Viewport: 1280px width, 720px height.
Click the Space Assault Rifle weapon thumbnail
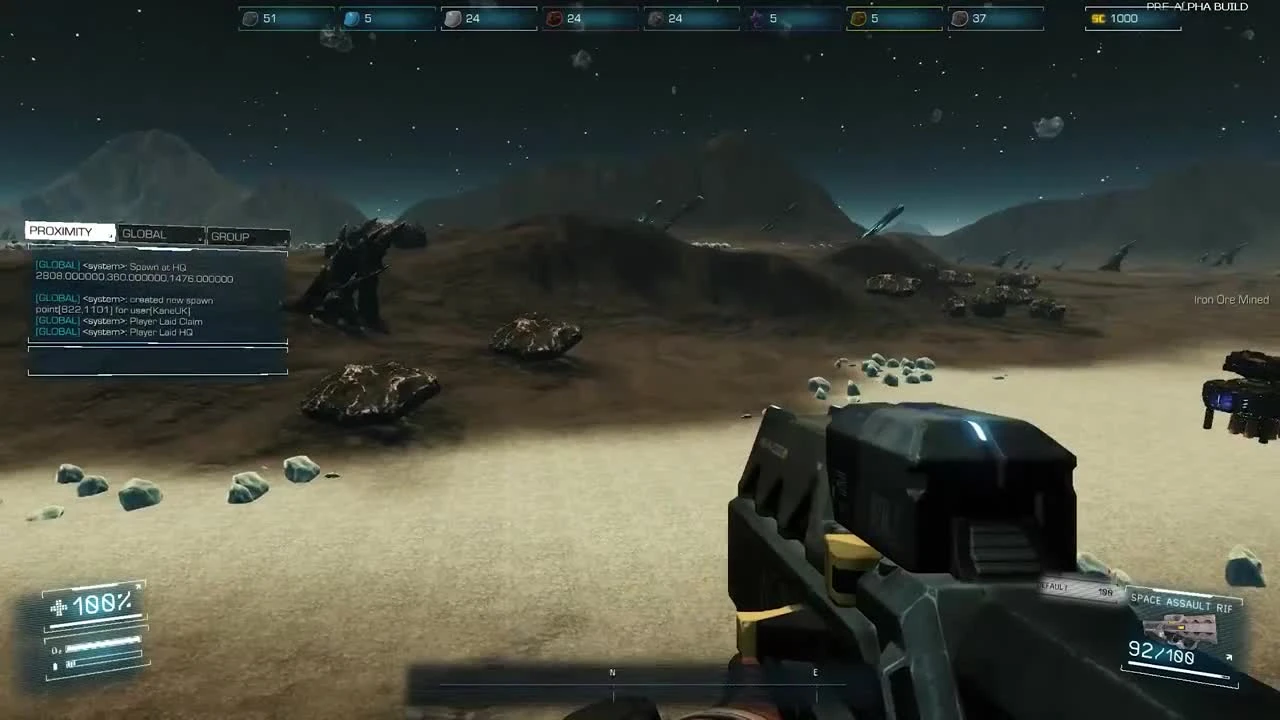[1180, 628]
